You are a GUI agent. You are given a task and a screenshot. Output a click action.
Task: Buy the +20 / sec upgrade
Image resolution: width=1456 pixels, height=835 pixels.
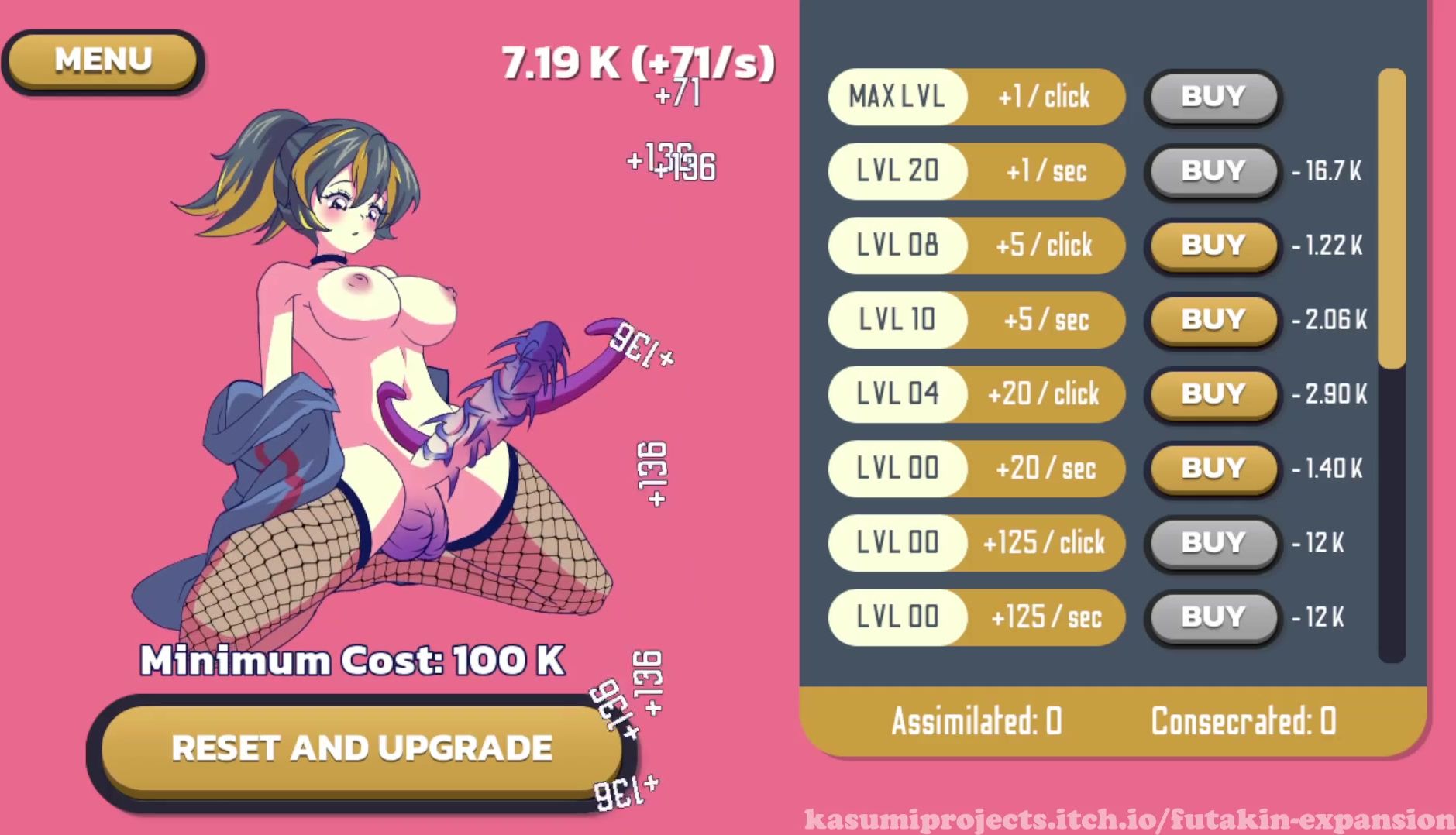click(1213, 469)
